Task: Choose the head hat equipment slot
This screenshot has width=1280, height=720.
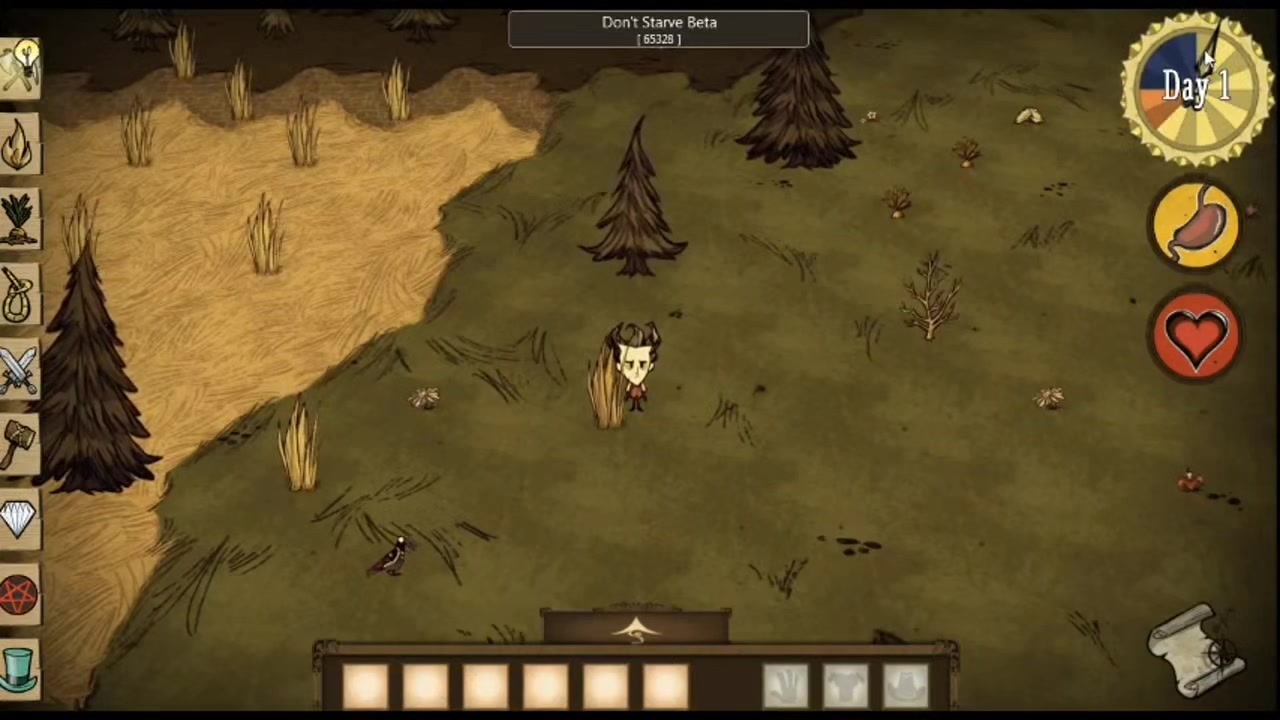Action: click(x=906, y=686)
